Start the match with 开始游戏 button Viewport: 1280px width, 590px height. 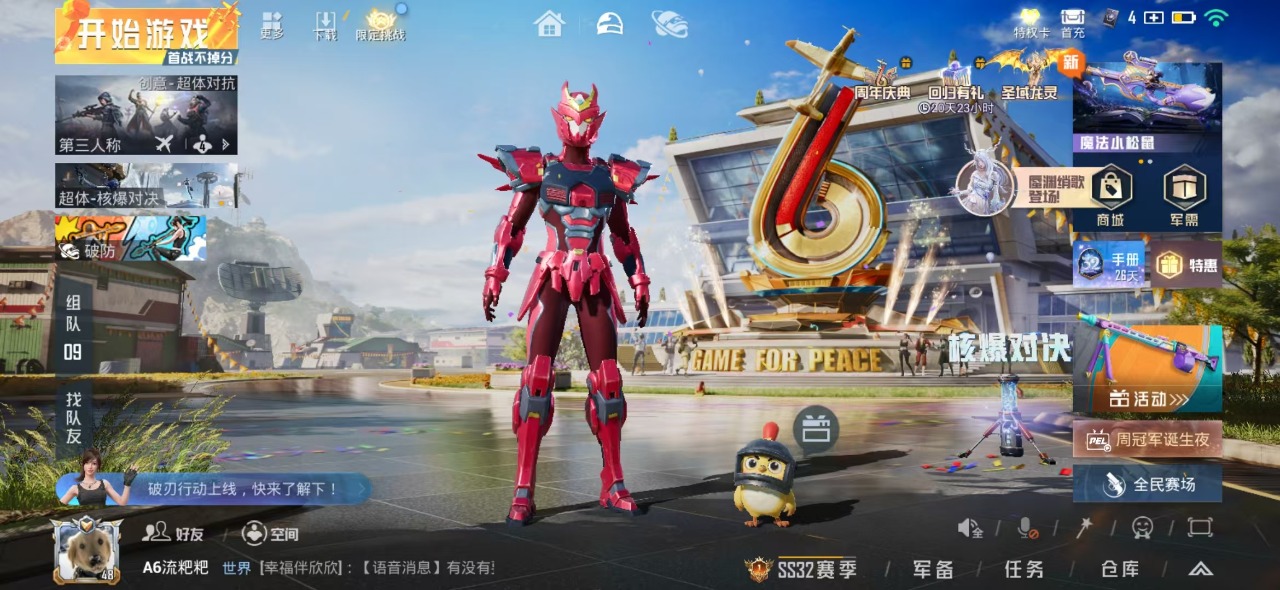pos(147,34)
